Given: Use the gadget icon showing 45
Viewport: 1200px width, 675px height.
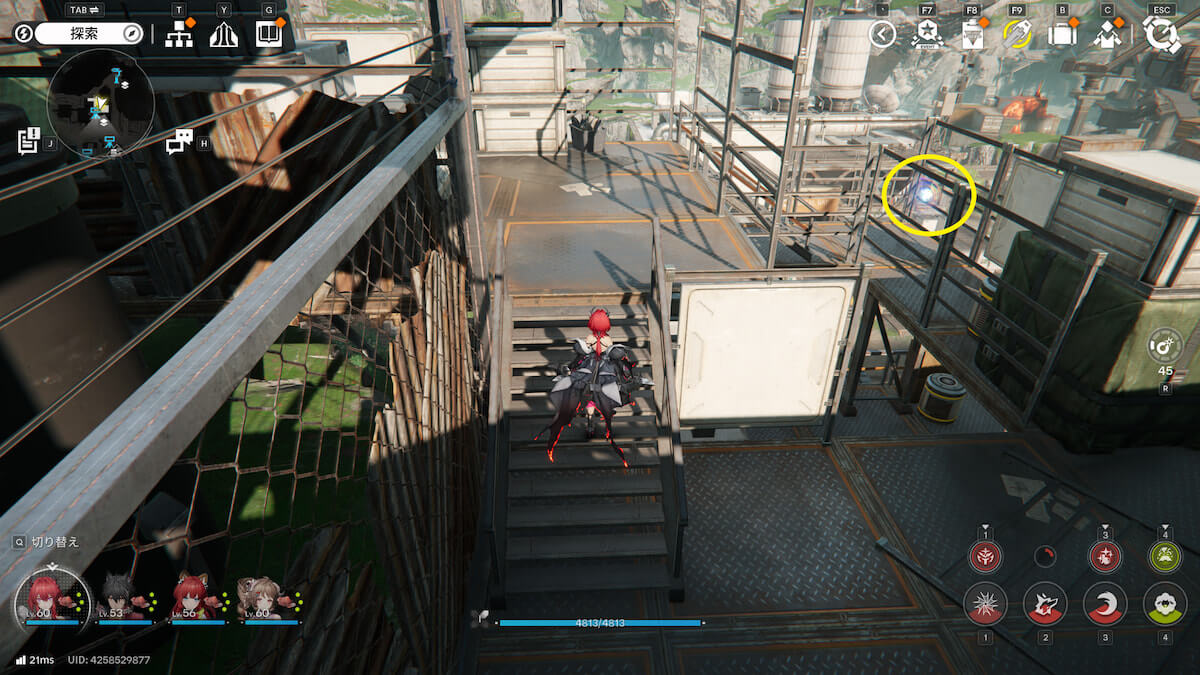Looking at the screenshot, I should [x=1166, y=346].
